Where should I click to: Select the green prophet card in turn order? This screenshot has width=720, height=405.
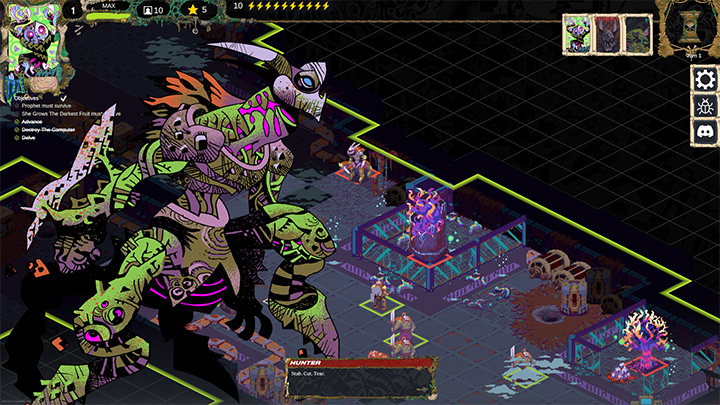click(577, 35)
